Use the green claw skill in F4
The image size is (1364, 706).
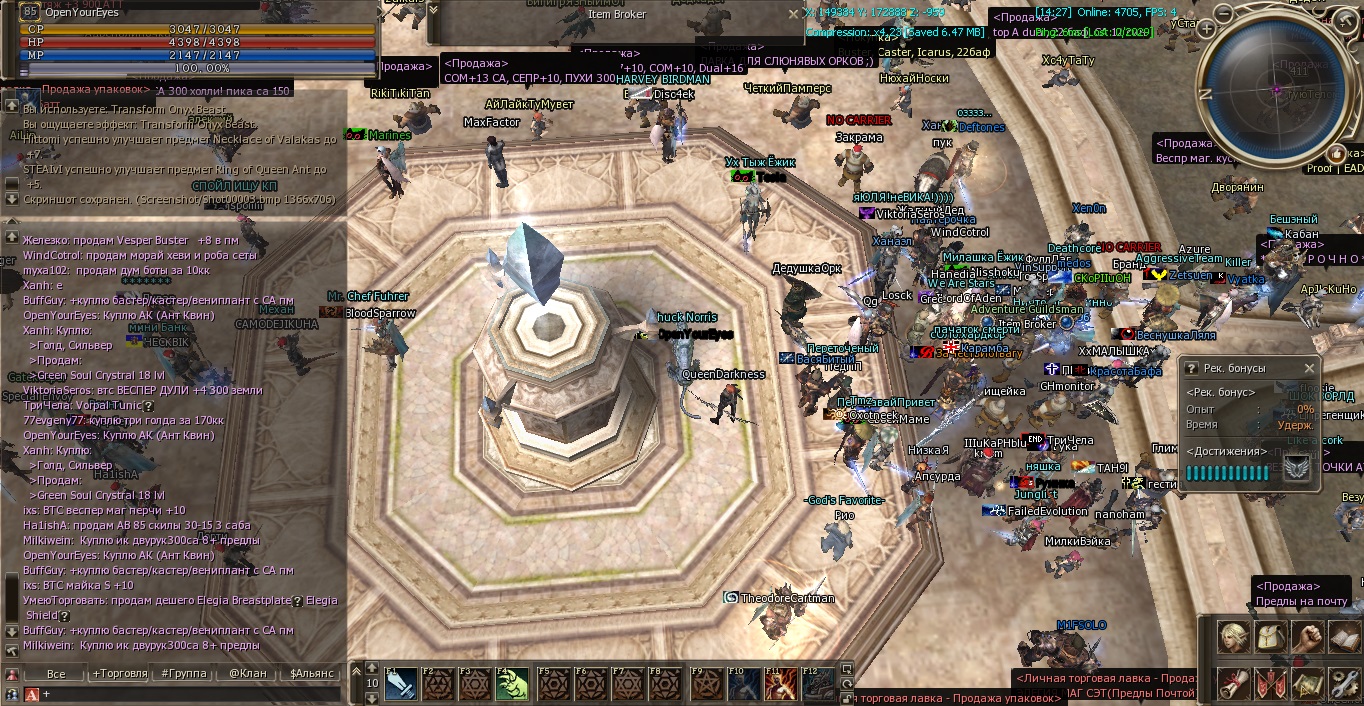pyautogui.click(x=512, y=685)
